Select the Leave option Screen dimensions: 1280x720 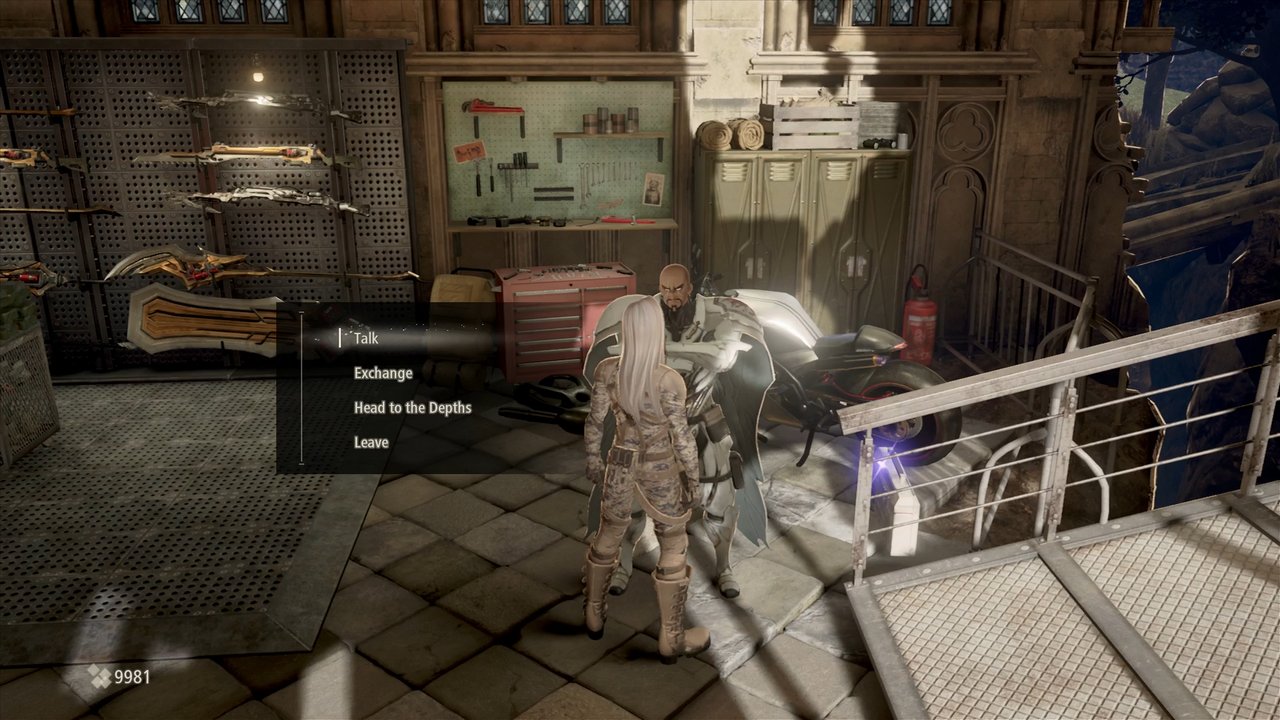369,441
